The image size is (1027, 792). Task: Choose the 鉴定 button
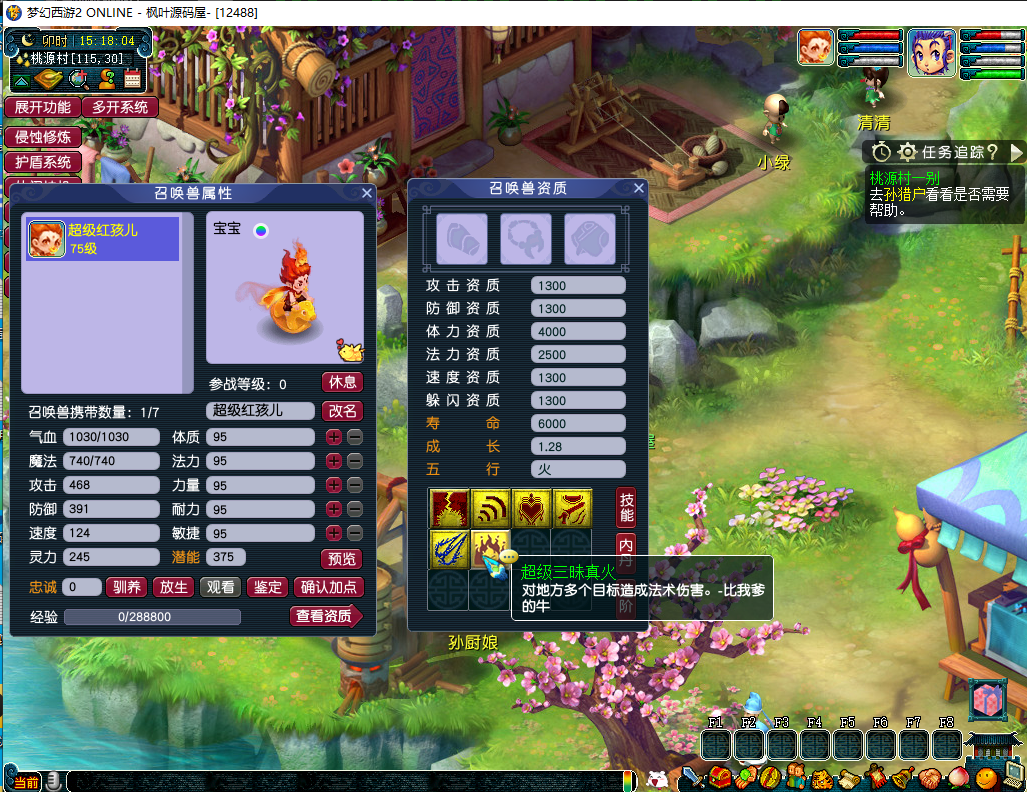pyautogui.click(x=267, y=587)
